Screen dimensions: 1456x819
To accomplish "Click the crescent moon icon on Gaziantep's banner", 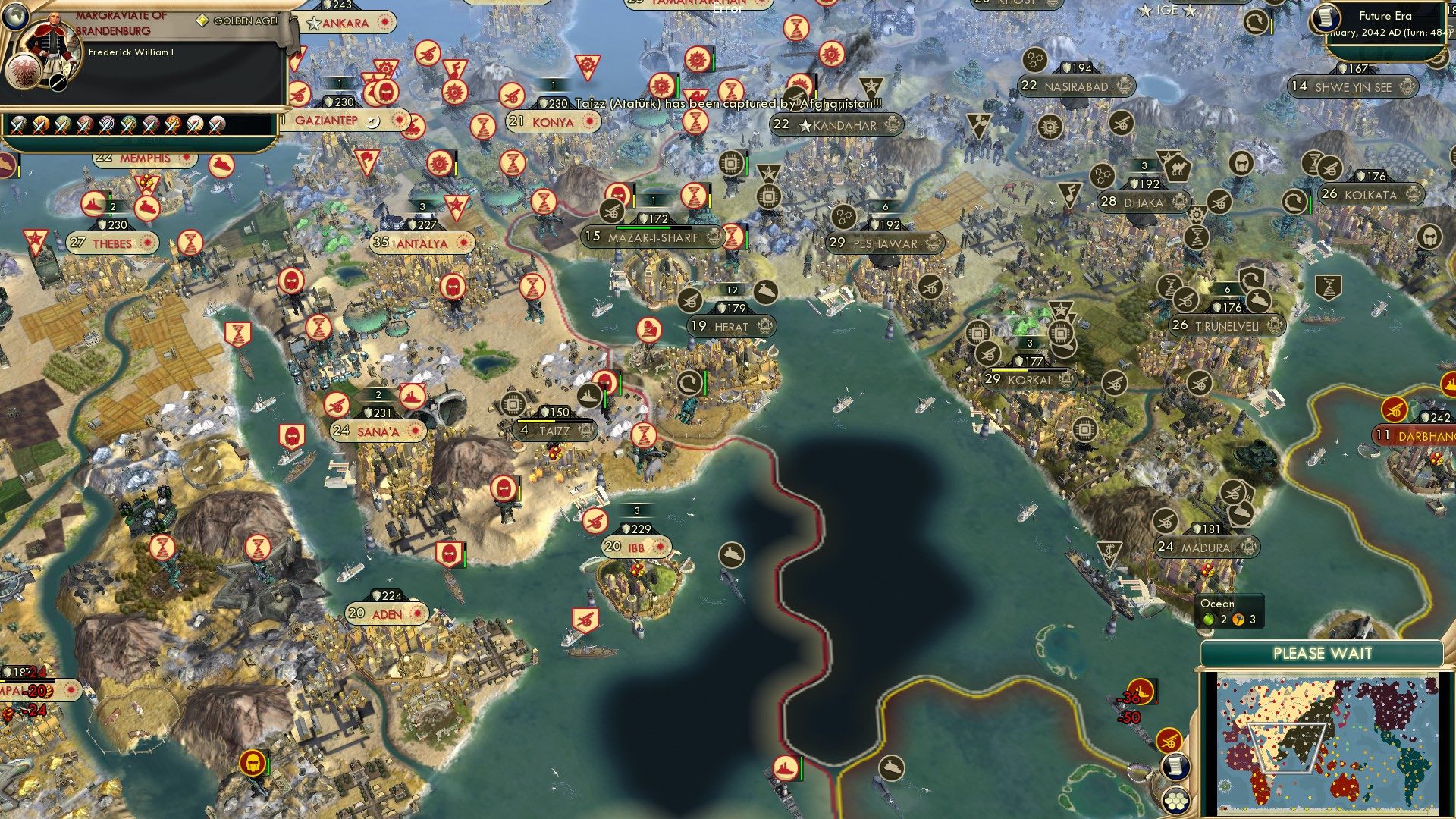I will point(372,120).
